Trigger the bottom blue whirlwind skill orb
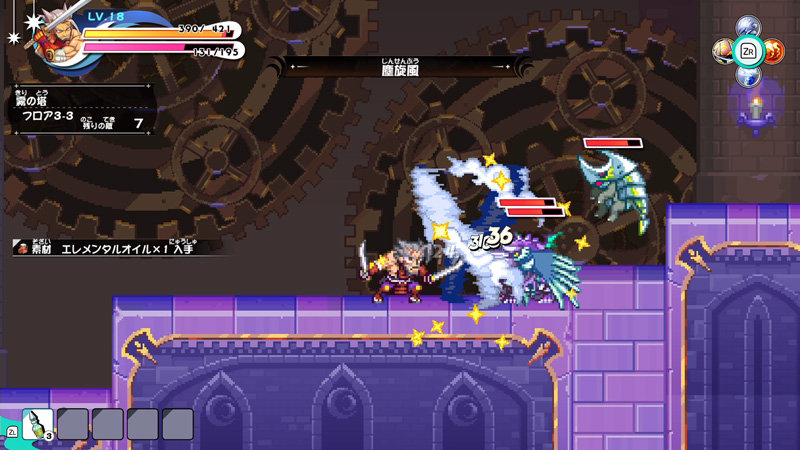The width and height of the screenshot is (800, 450). [x=748, y=75]
